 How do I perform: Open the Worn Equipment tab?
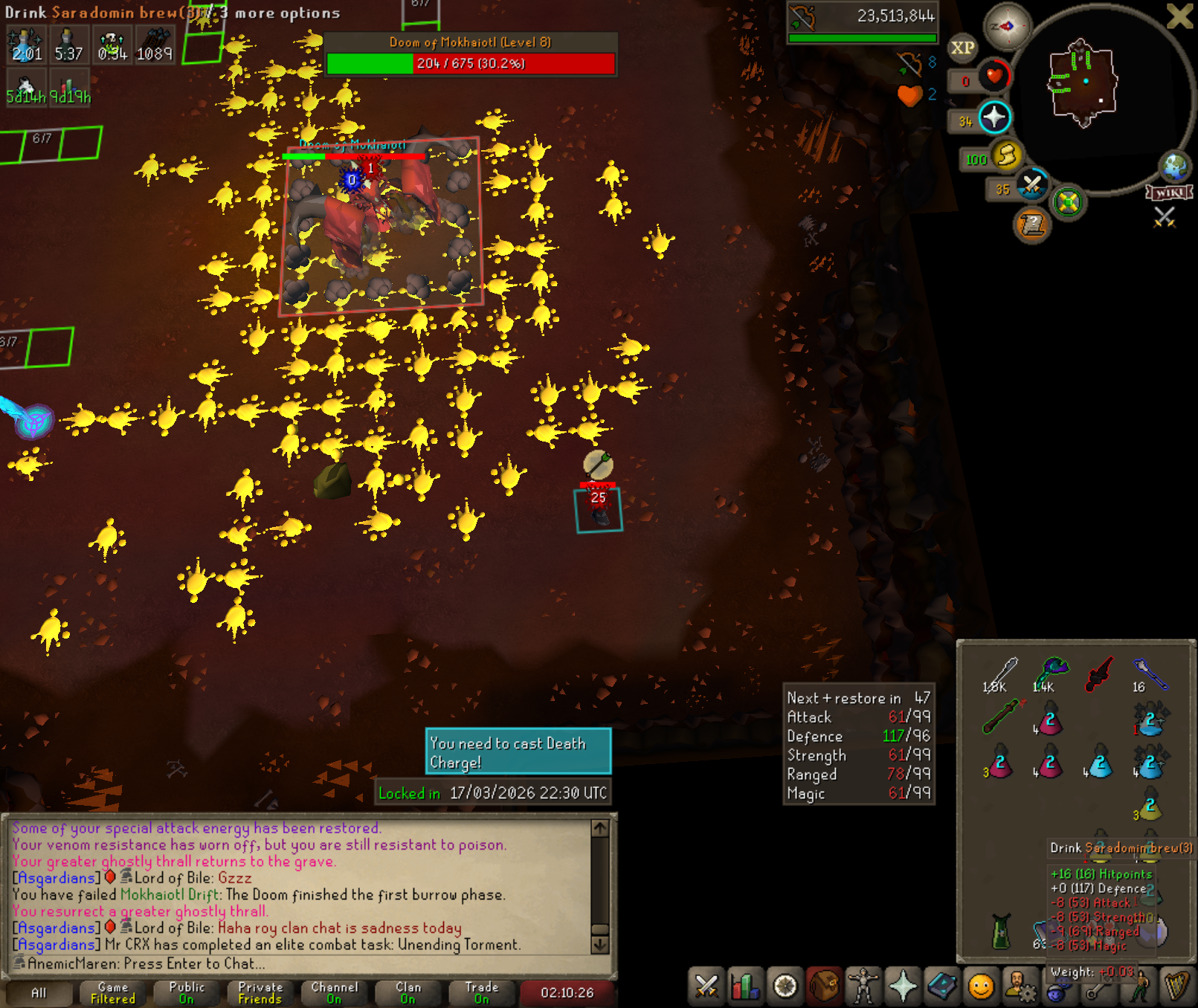pyautogui.click(x=863, y=986)
